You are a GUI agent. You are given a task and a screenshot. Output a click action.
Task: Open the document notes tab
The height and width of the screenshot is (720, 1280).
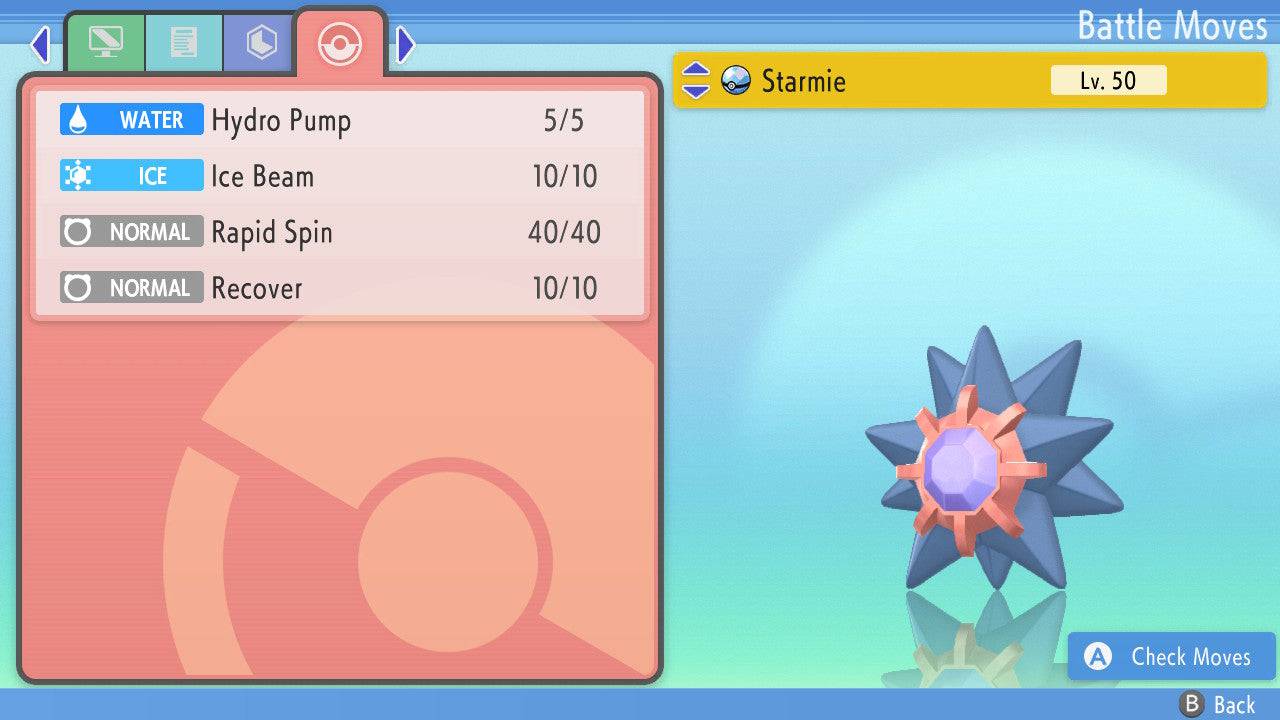[x=183, y=42]
